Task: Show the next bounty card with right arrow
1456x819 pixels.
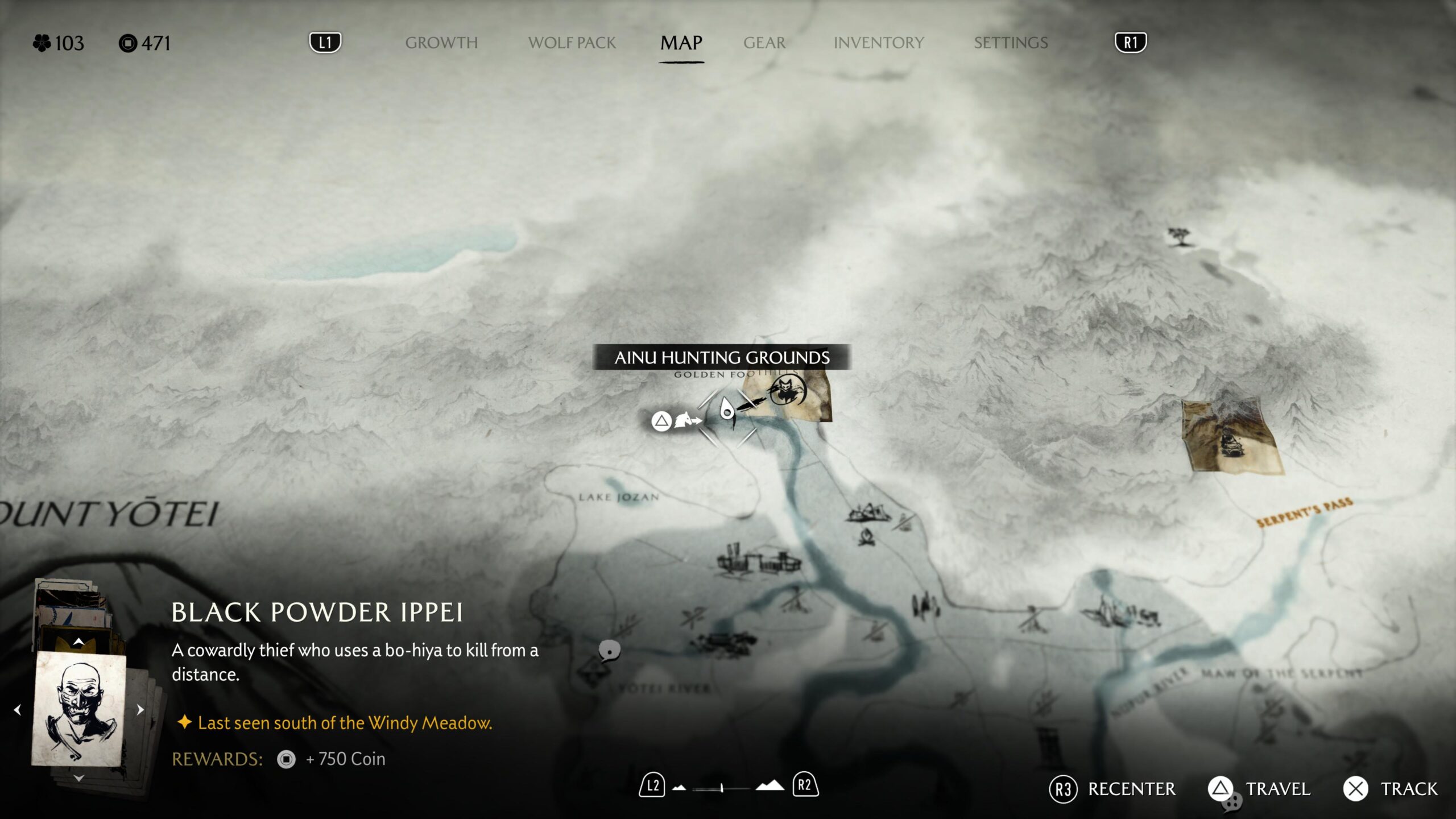Action: click(x=140, y=709)
